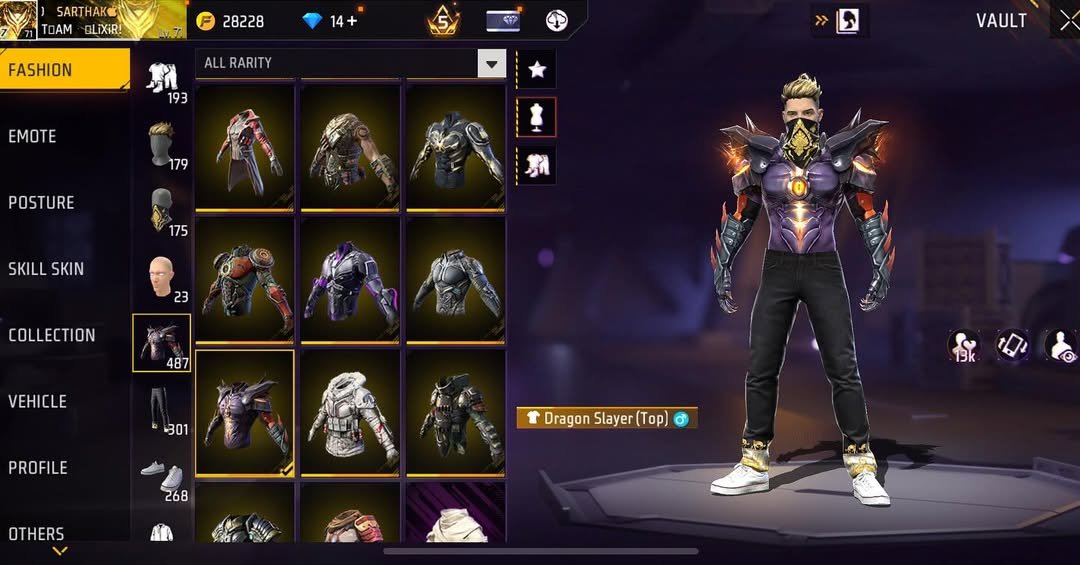
Task: Open the Vehicle section
Action: tap(38, 401)
